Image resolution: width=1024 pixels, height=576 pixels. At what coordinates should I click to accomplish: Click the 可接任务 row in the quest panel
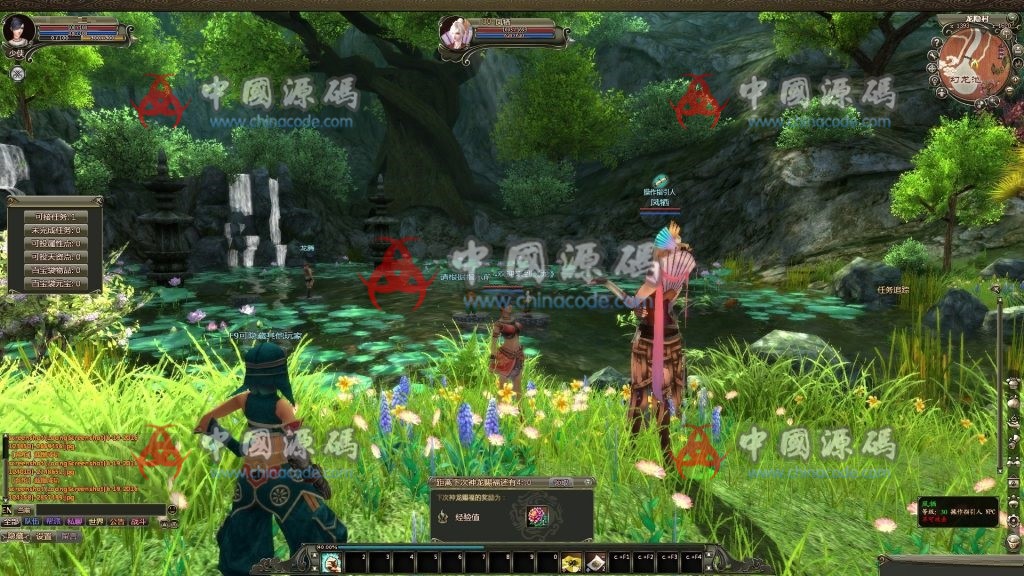(56, 217)
